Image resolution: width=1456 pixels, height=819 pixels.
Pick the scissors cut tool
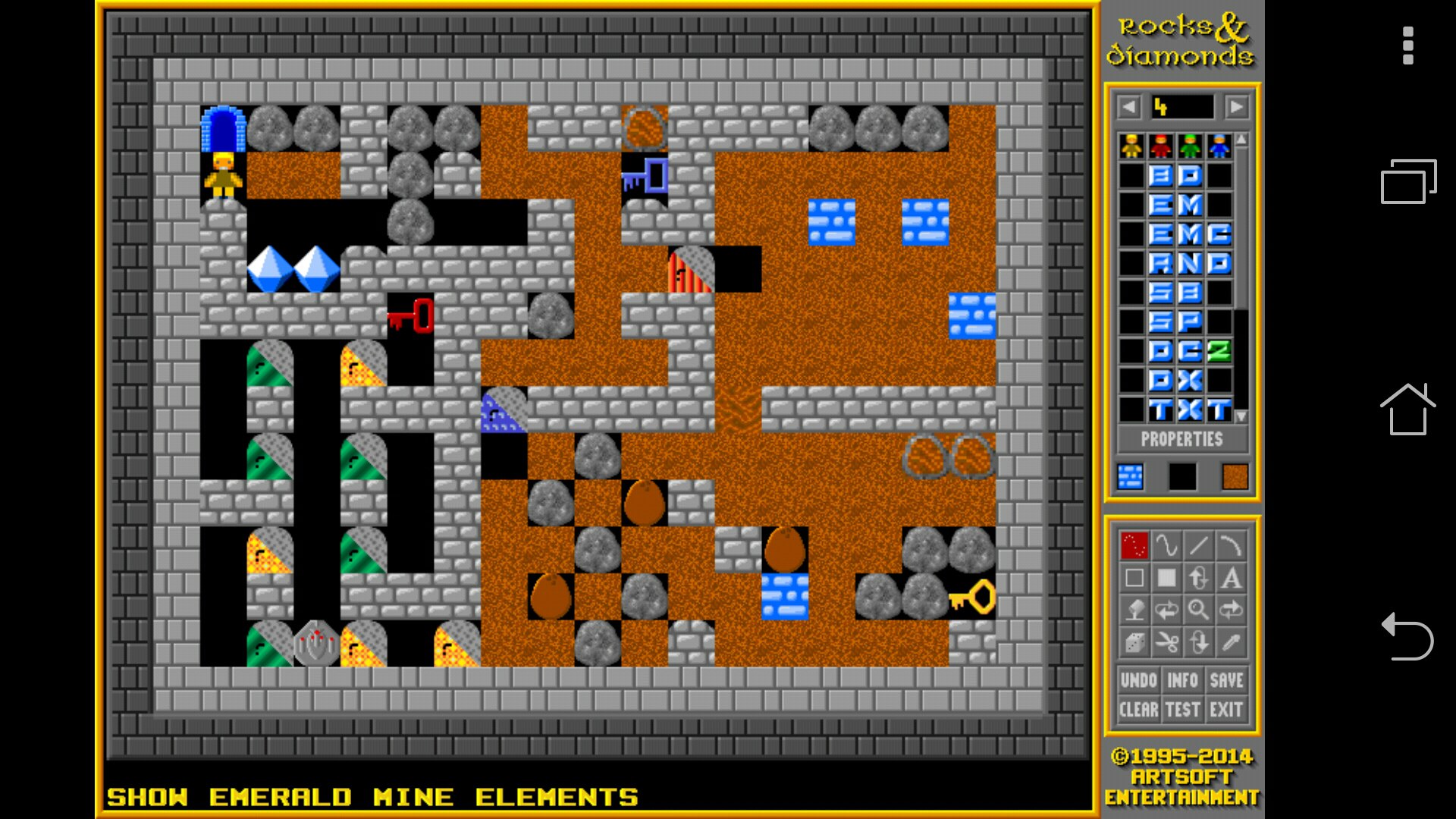[x=1166, y=643]
